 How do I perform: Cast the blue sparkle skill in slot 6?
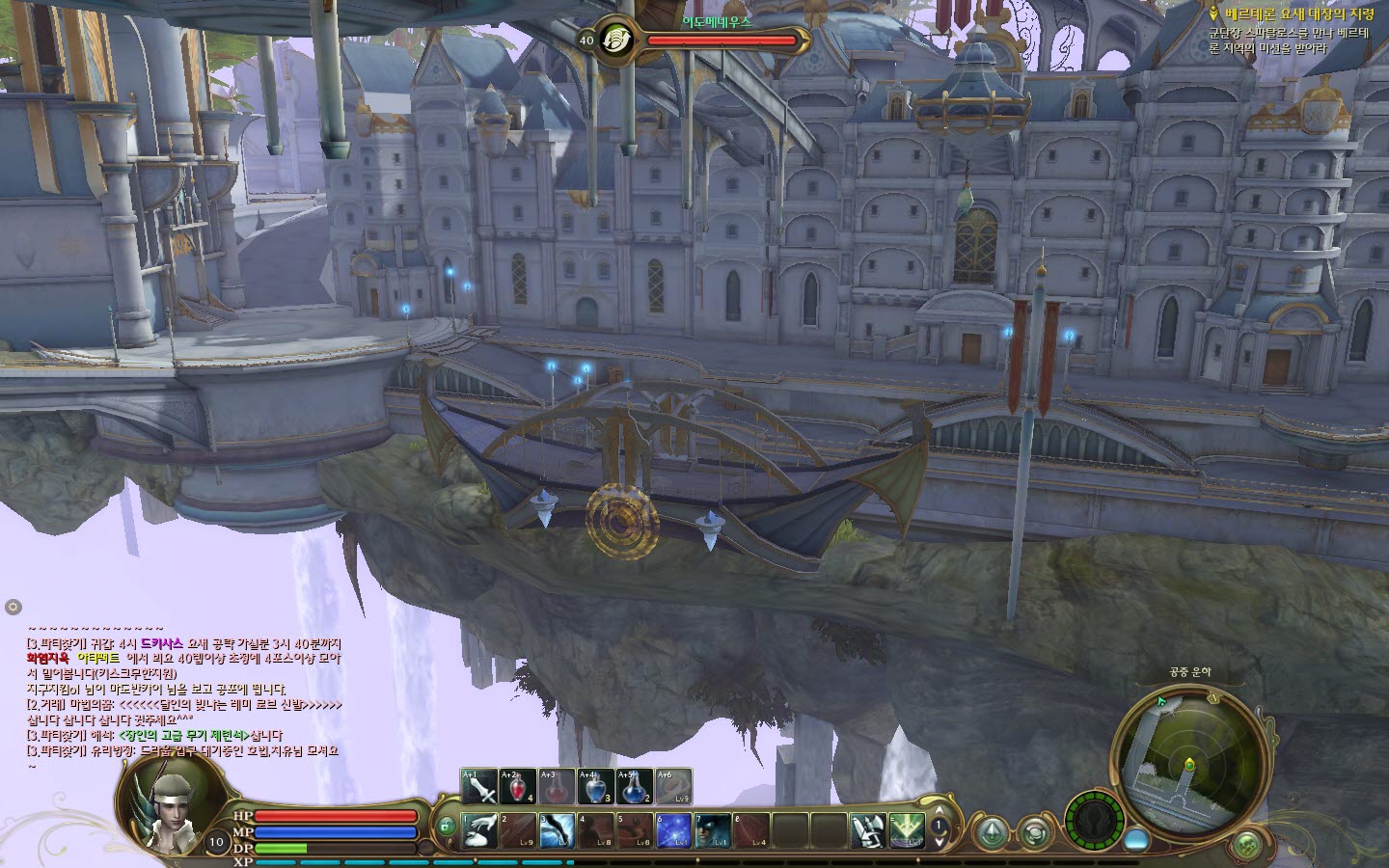point(673,830)
